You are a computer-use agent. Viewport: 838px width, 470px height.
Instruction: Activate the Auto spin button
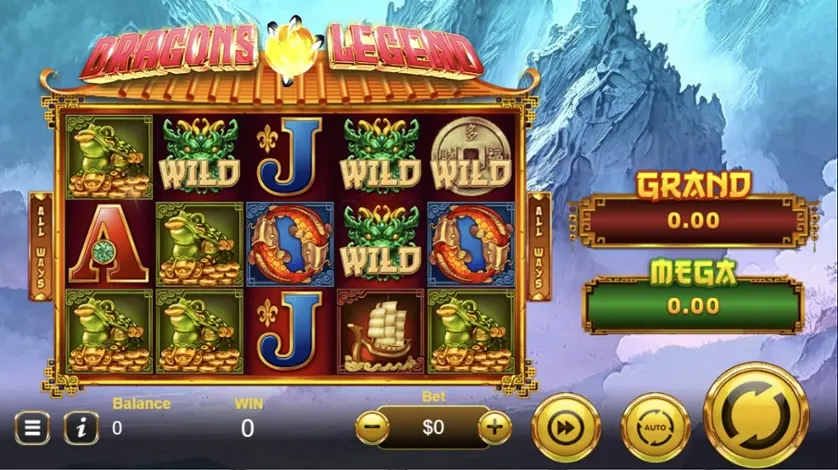pos(655,428)
